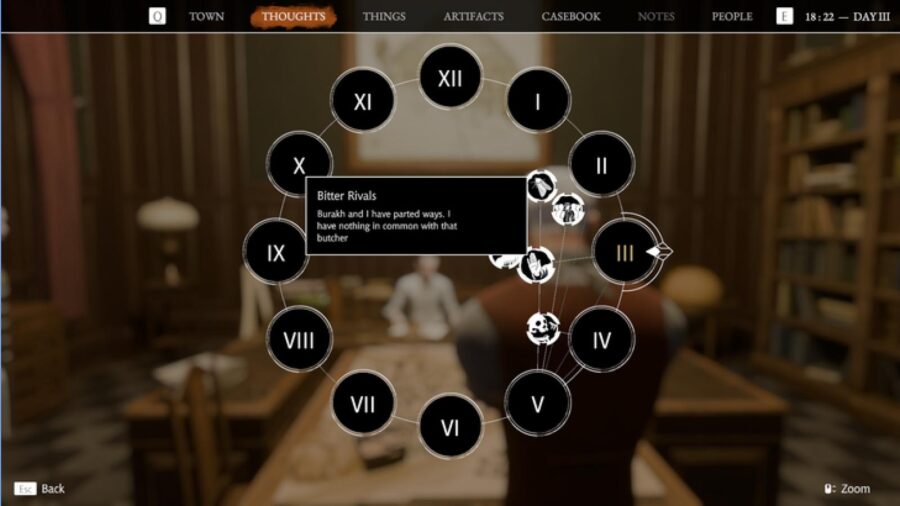Choose hour V circle
Screen dimensions: 900x506
pos(537,403)
